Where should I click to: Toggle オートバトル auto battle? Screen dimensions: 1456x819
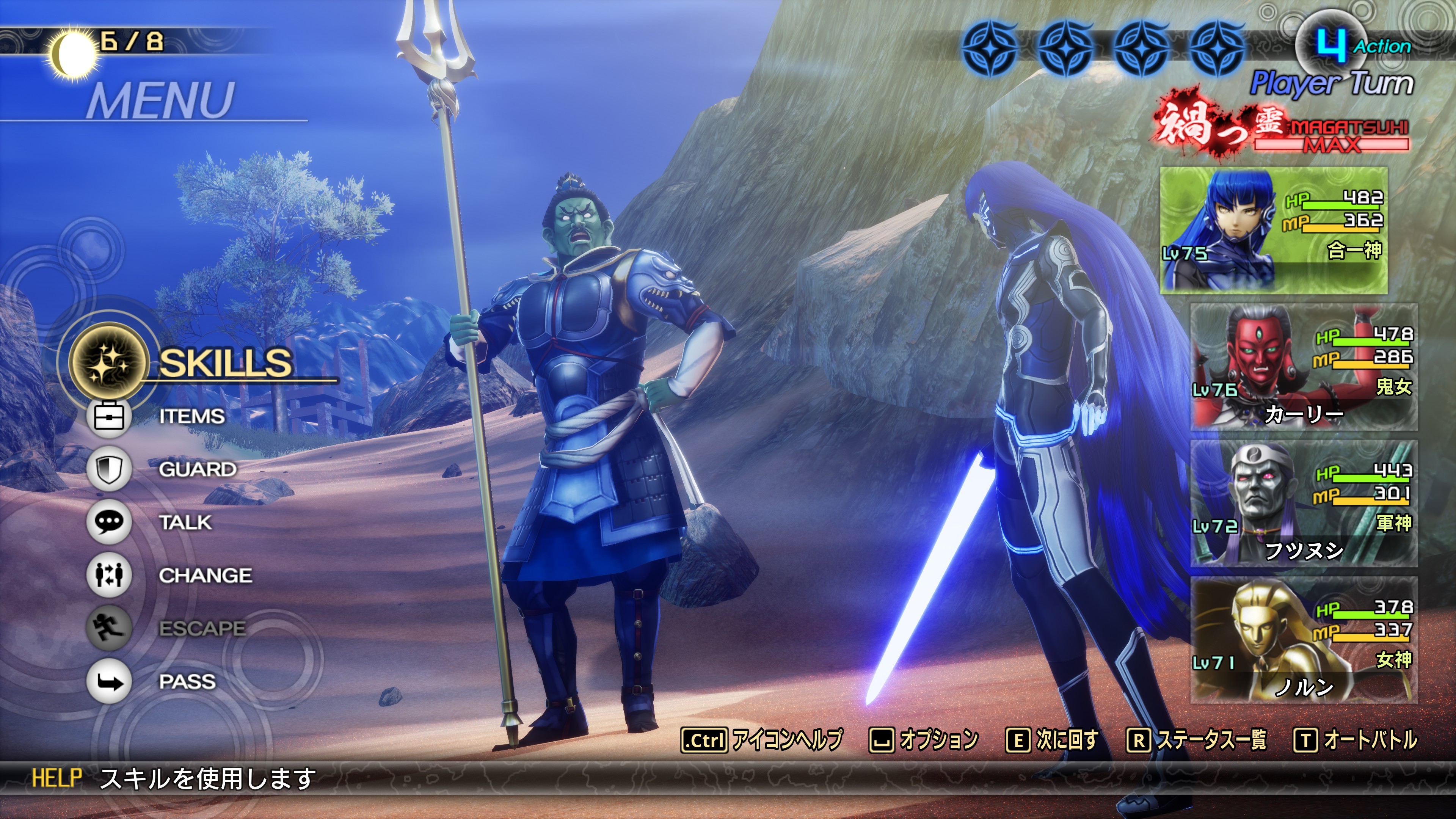(1356, 740)
